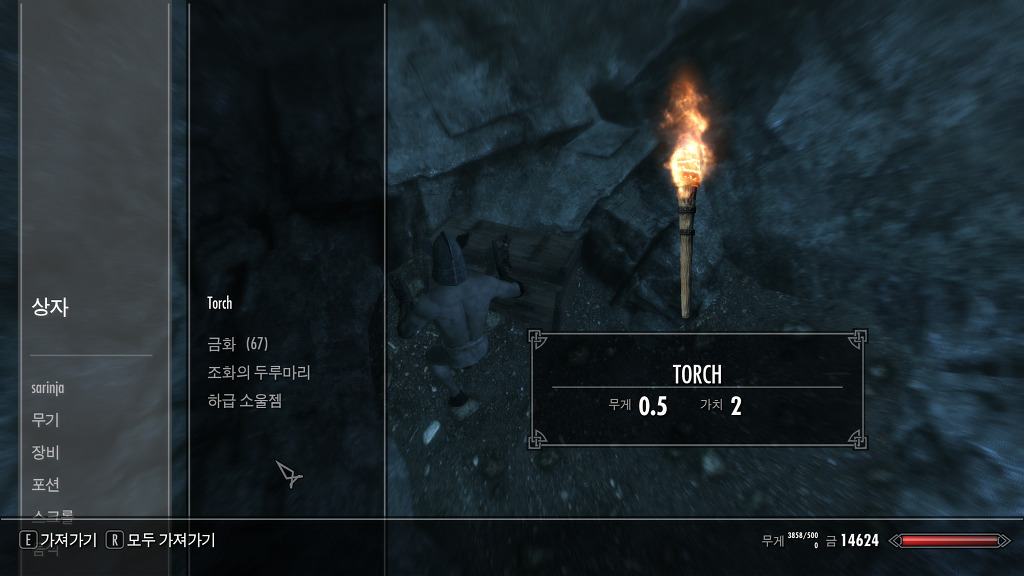Switch to the 상자 container category
Screen dimensions: 1024x576
click(x=50, y=307)
